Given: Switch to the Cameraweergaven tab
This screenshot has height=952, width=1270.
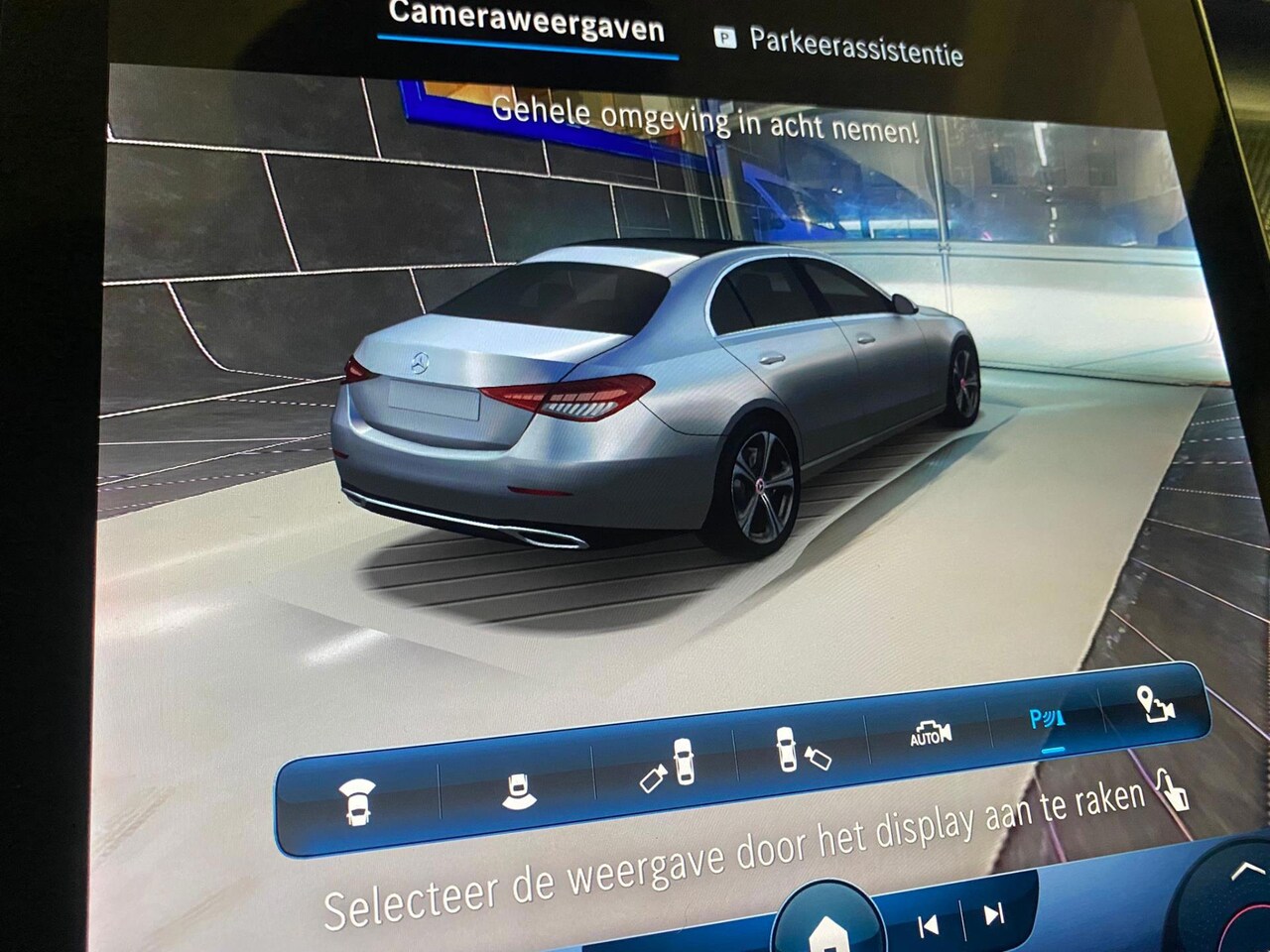Looking at the screenshot, I should point(526,22).
